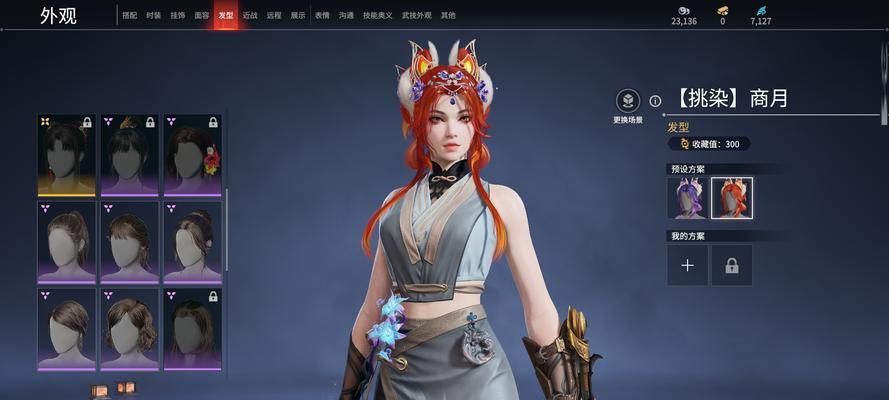Switch to the 远程 ranged tab
The image size is (889, 400).
pos(274,16)
